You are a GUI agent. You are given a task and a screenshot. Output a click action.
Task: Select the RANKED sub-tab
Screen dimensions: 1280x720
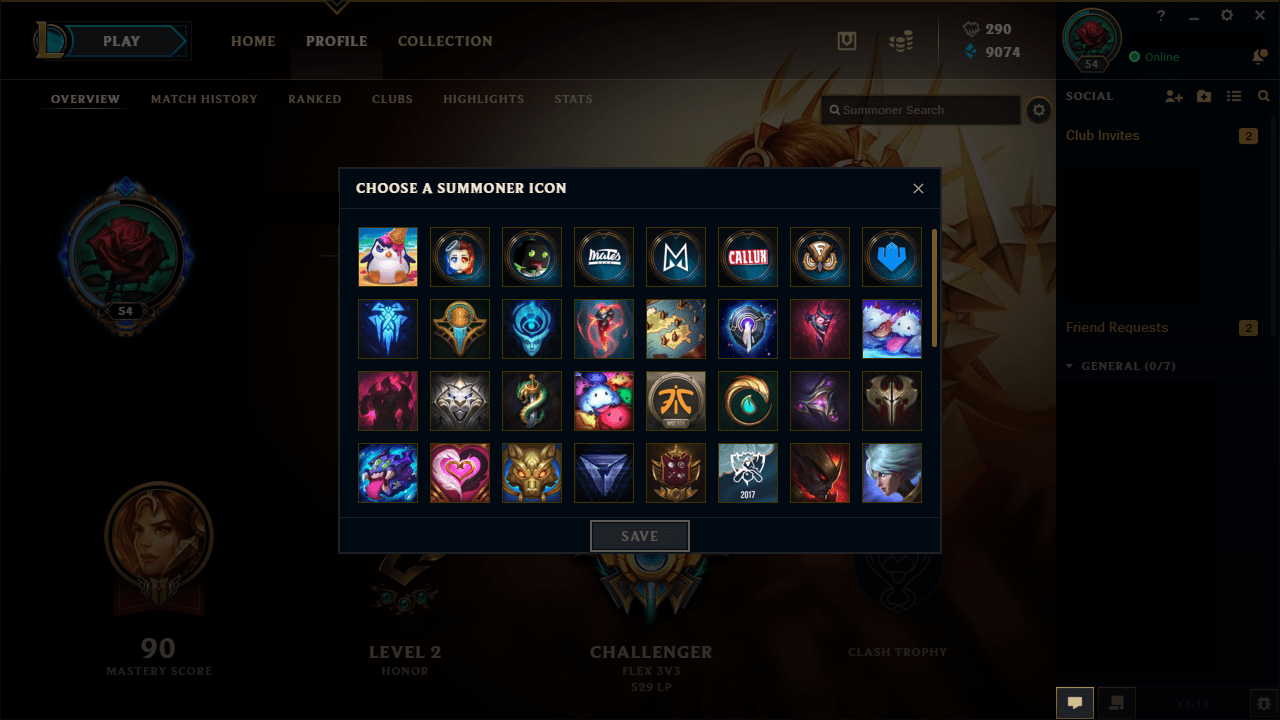click(x=314, y=99)
